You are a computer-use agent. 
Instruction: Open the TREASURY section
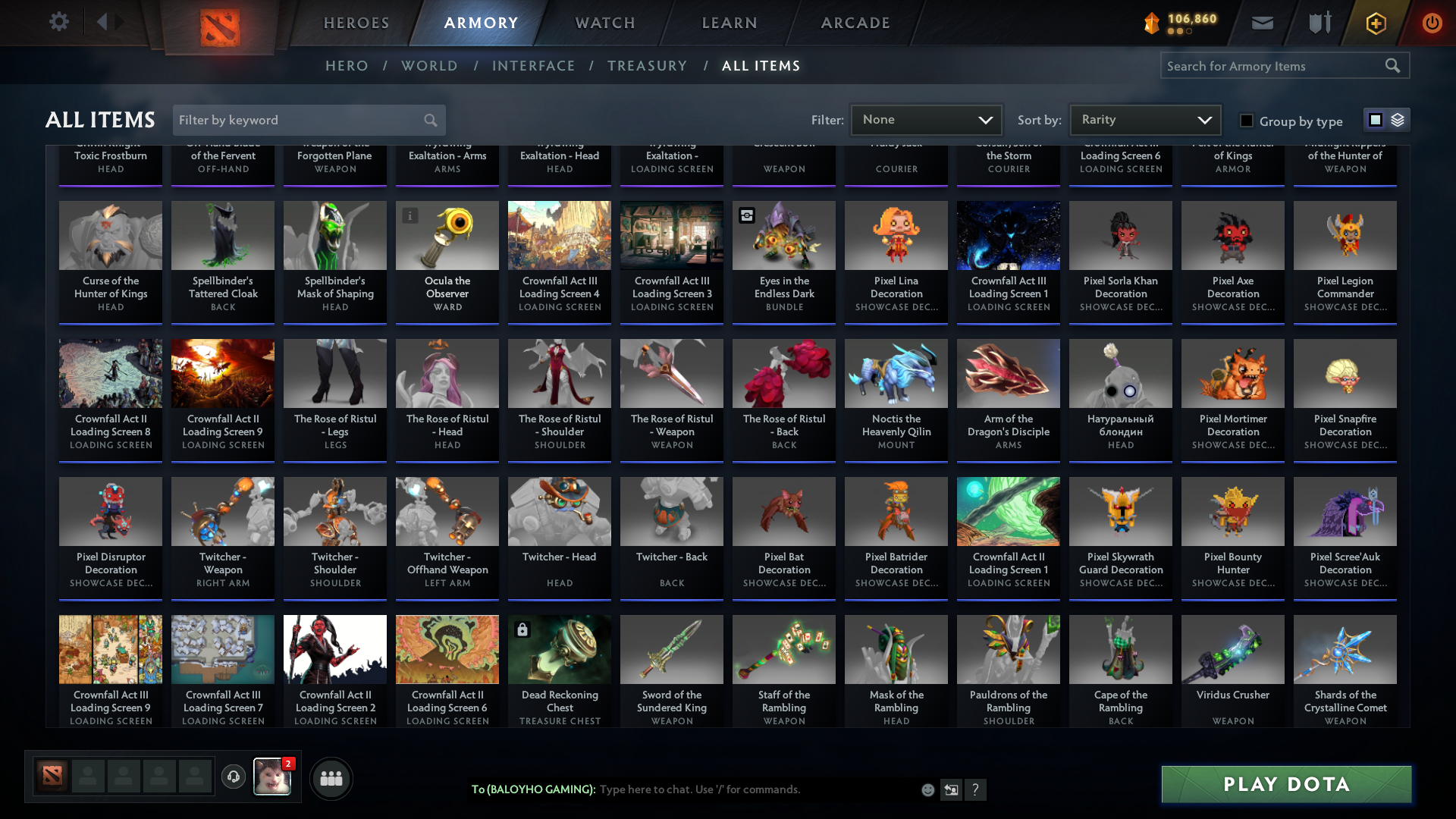tap(647, 66)
